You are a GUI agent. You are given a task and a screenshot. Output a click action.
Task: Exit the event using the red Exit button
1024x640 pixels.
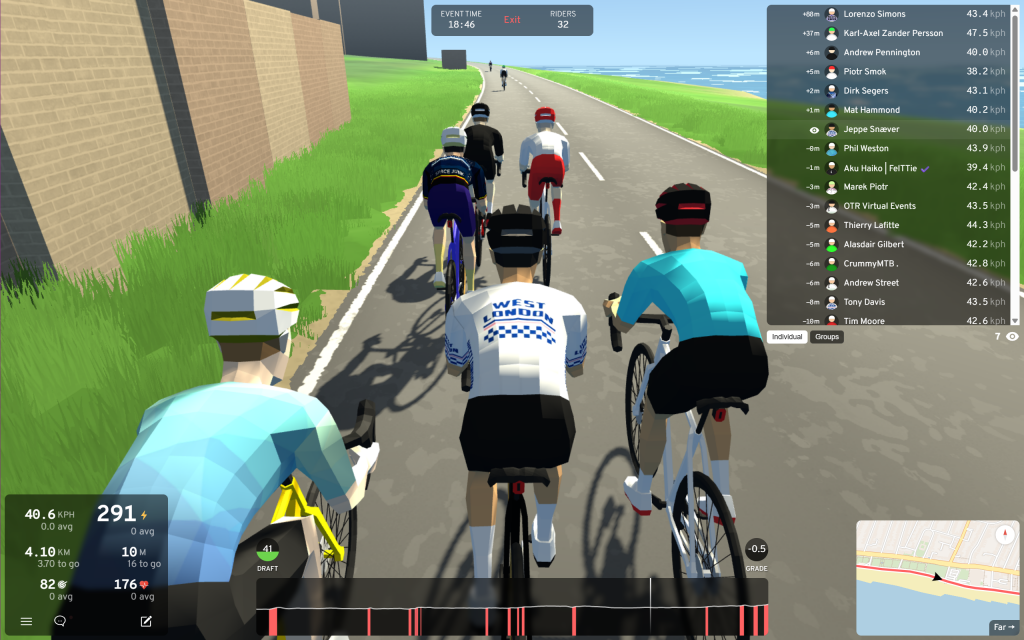[512, 20]
